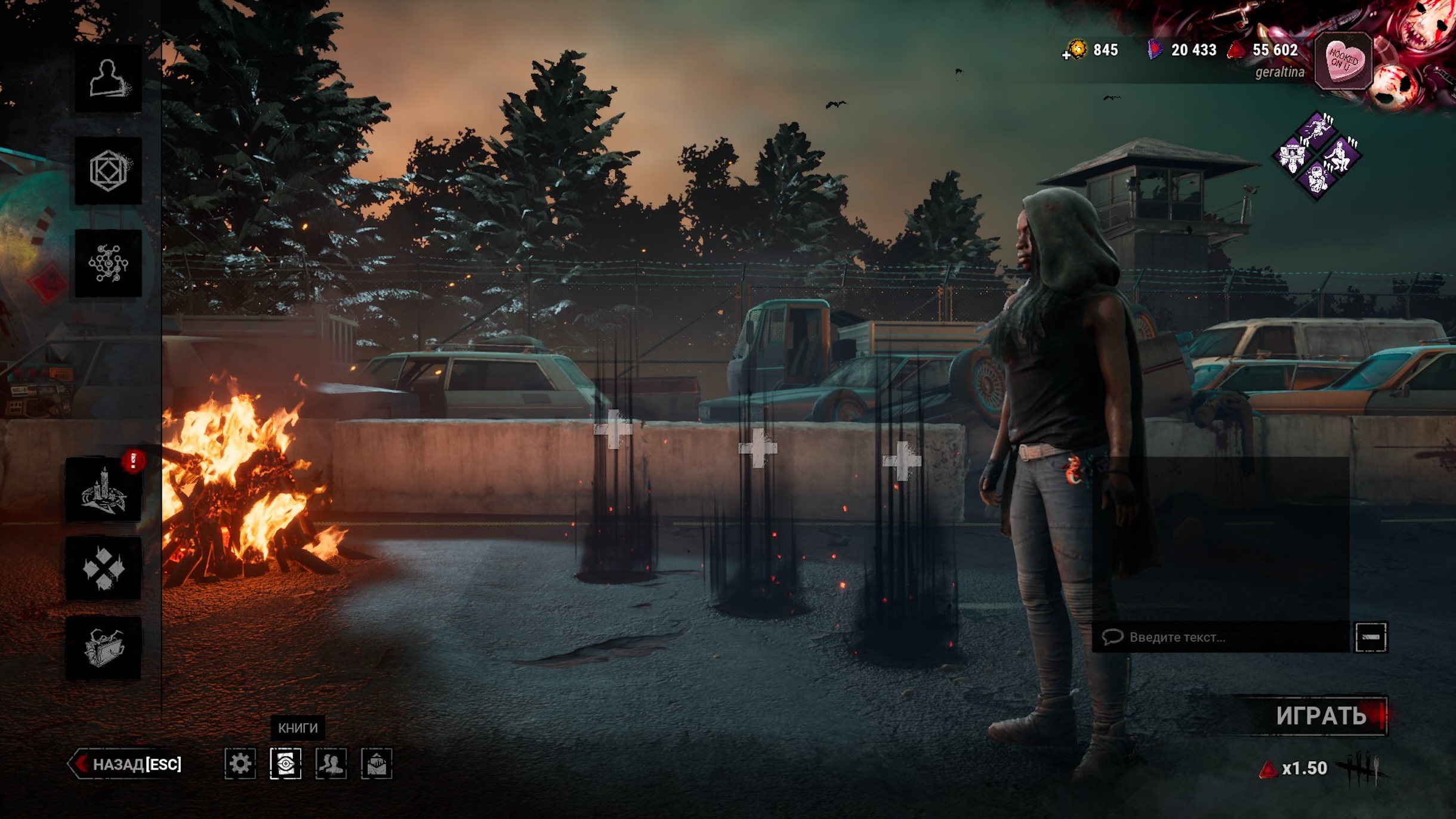
Task: Open the news envelope icon
Action: coord(377,764)
